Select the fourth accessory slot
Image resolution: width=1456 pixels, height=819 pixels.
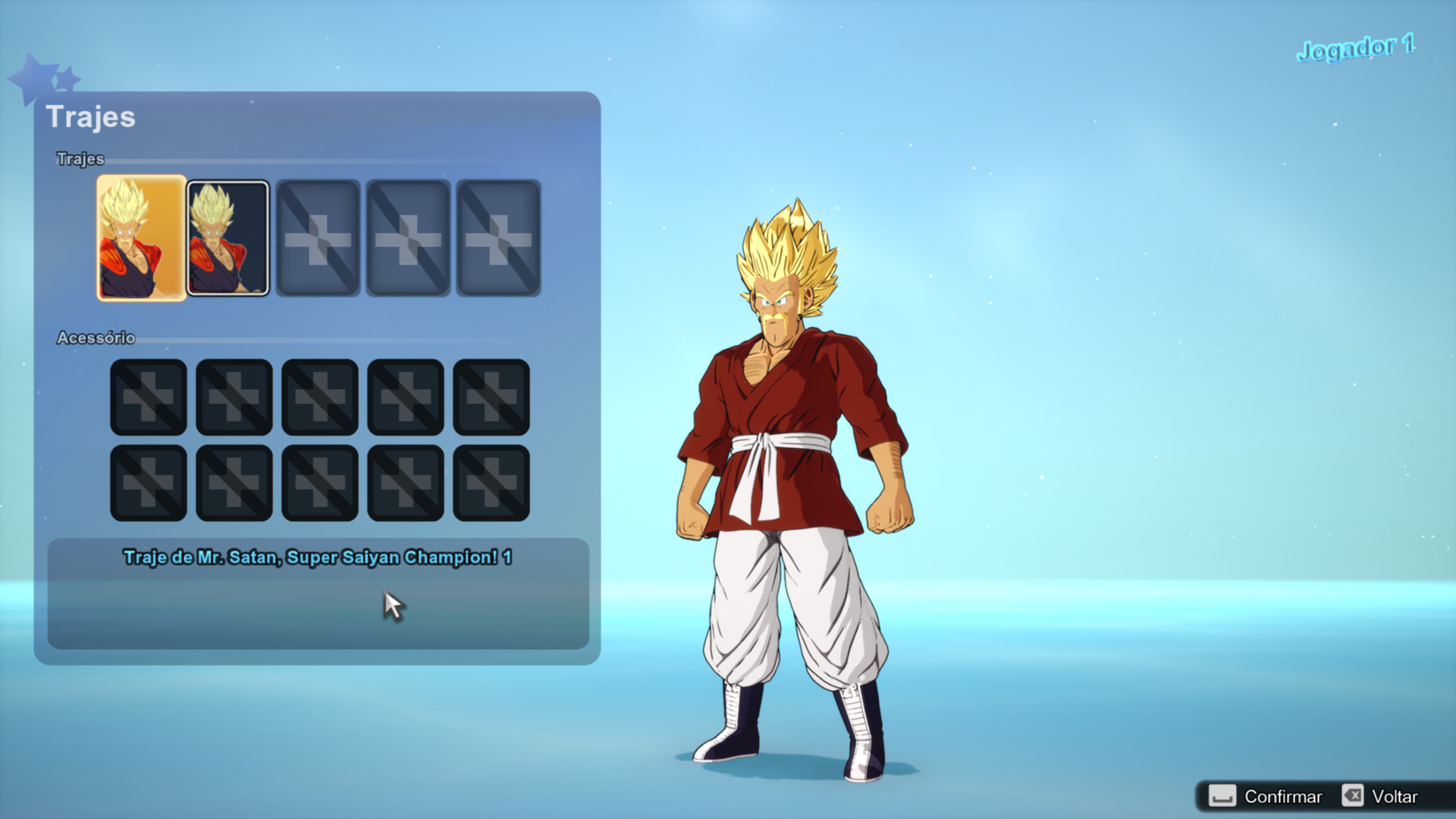coord(405,396)
